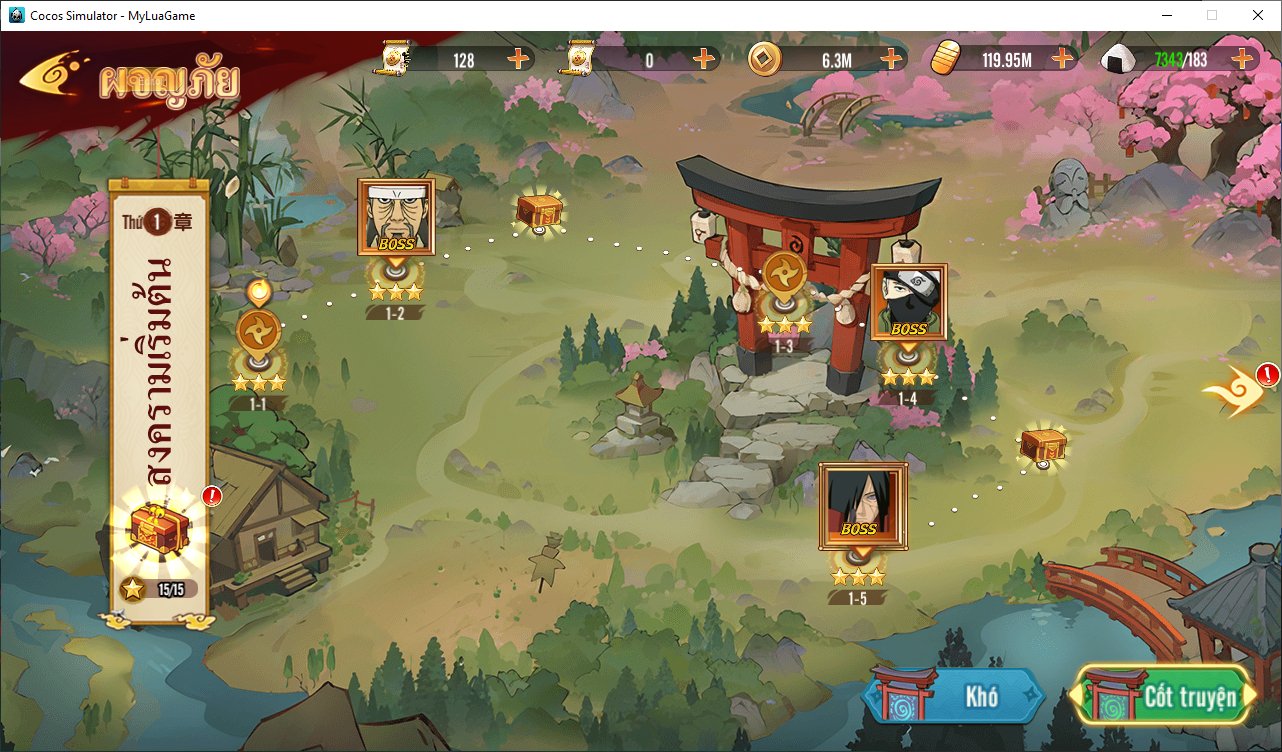Add more of the 128 scroll currency

[x=518, y=59]
